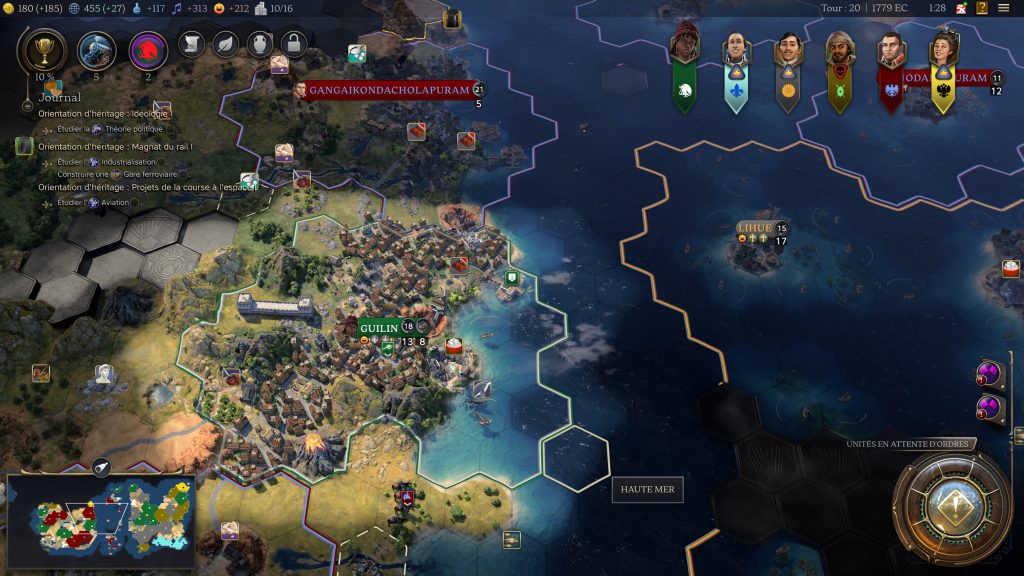Open the great works vase icon
This screenshot has width=1024, height=576.
pos(259,43)
